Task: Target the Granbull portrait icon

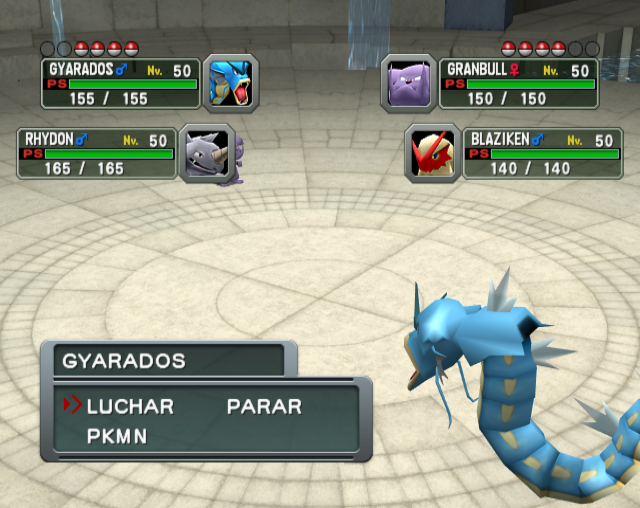Action: [409, 83]
